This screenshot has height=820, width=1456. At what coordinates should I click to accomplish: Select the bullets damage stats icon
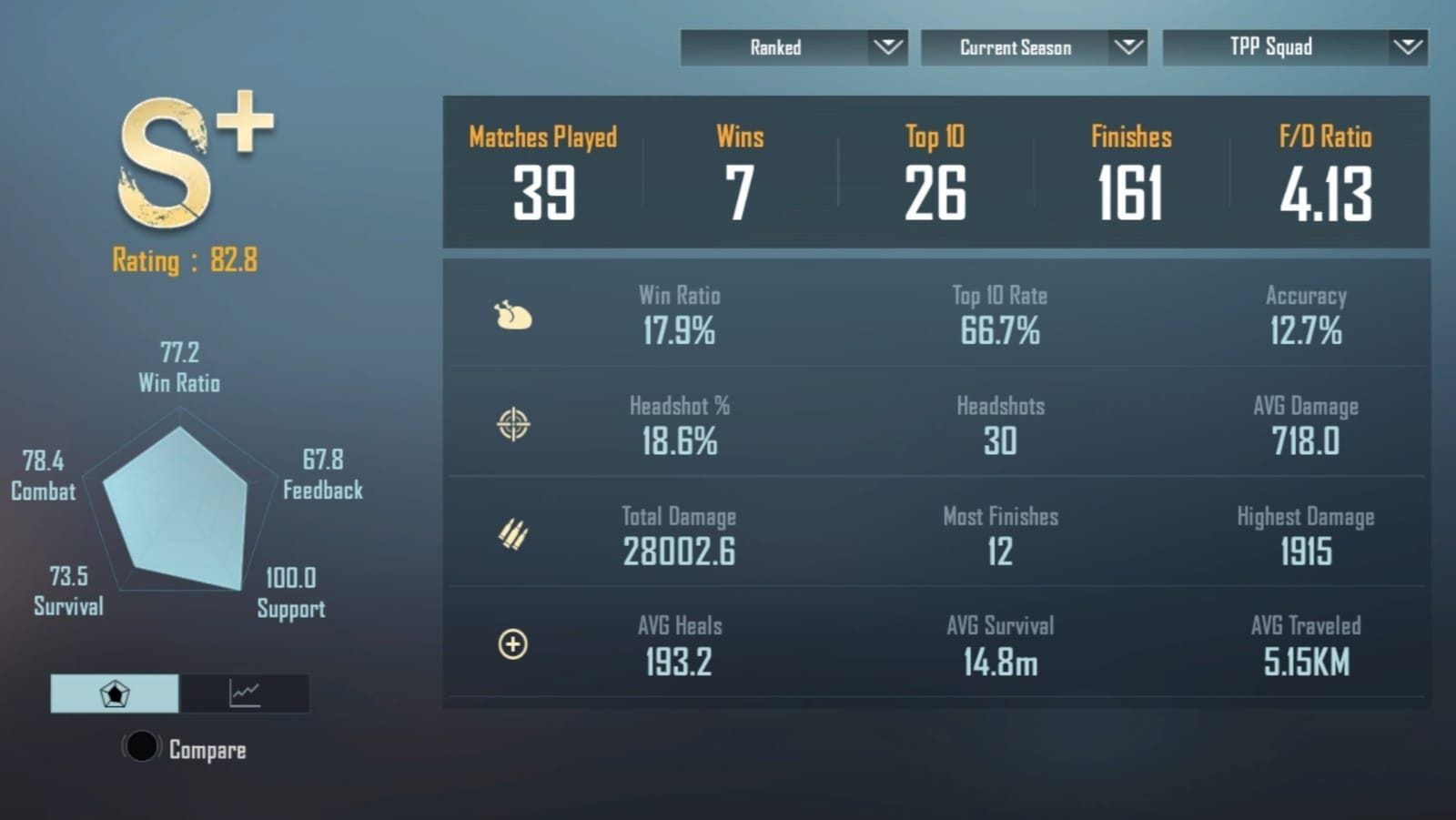pyautogui.click(x=512, y=534)
